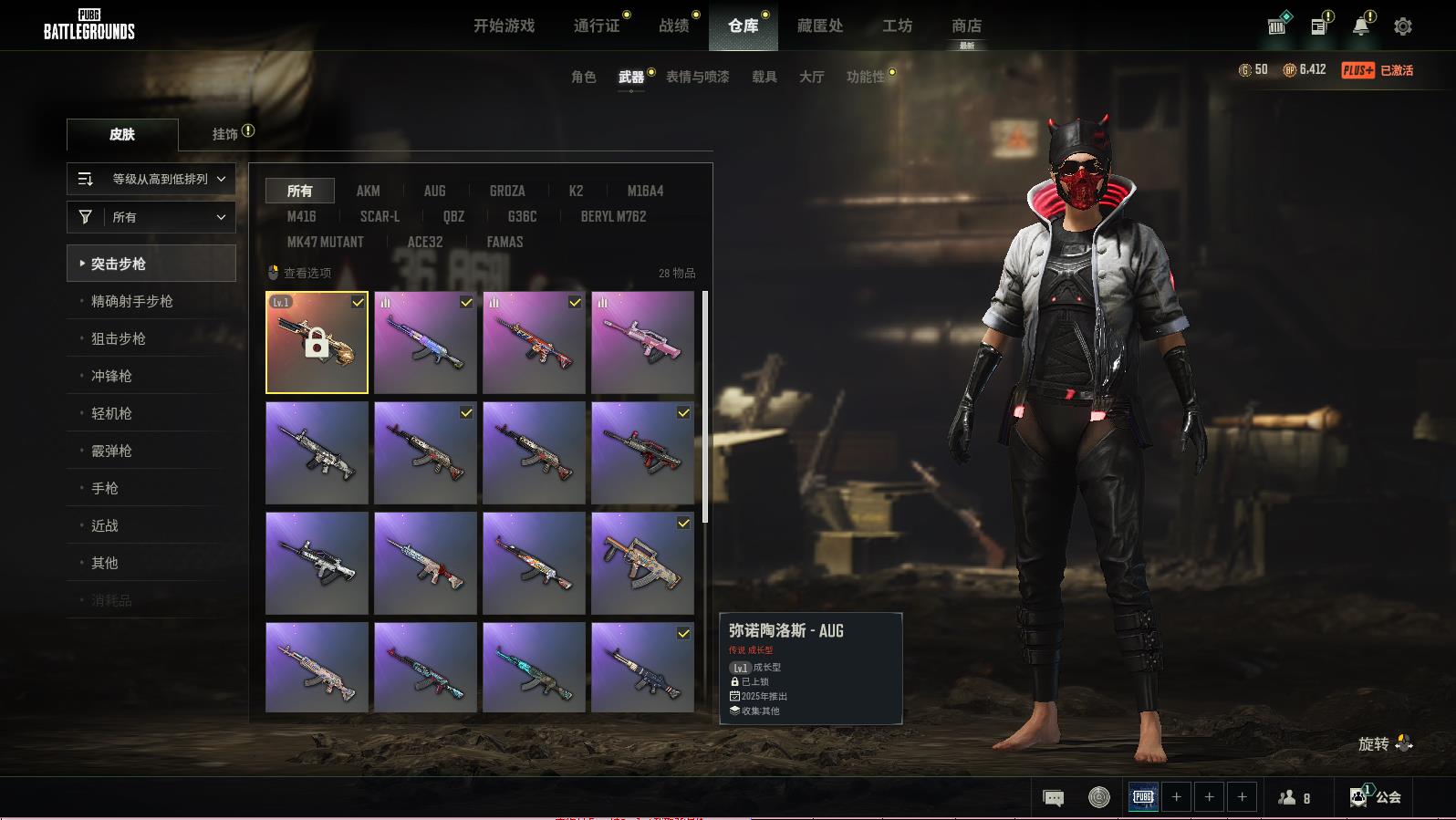Image resolution: width=1456 pixels, height=820 pixels.
Task: Open the 公会 guild panel
Action: click(x=1378, y=797)
